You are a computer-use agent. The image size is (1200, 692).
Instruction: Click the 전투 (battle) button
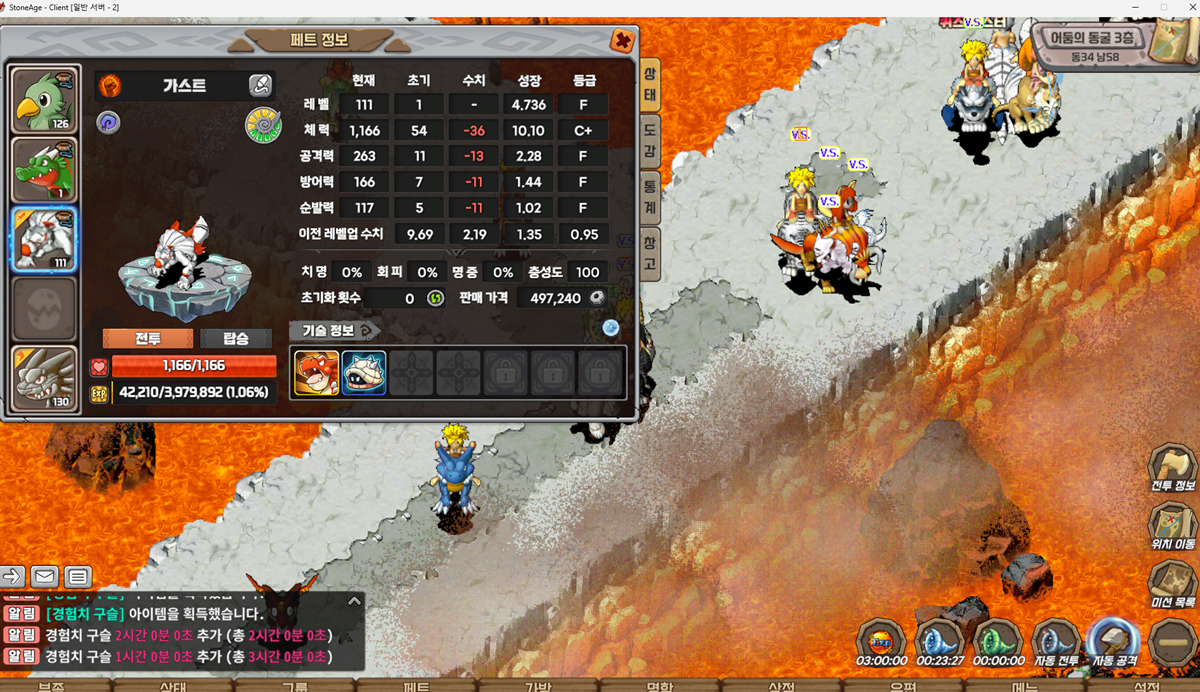(x=148, y=338)
